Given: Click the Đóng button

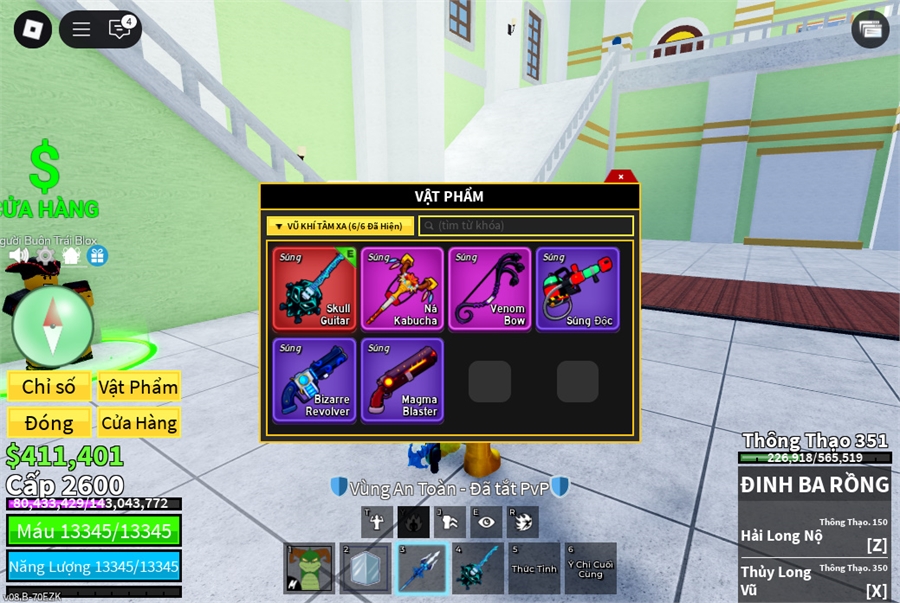Looking at the screenshot, I should coord(49,423).
